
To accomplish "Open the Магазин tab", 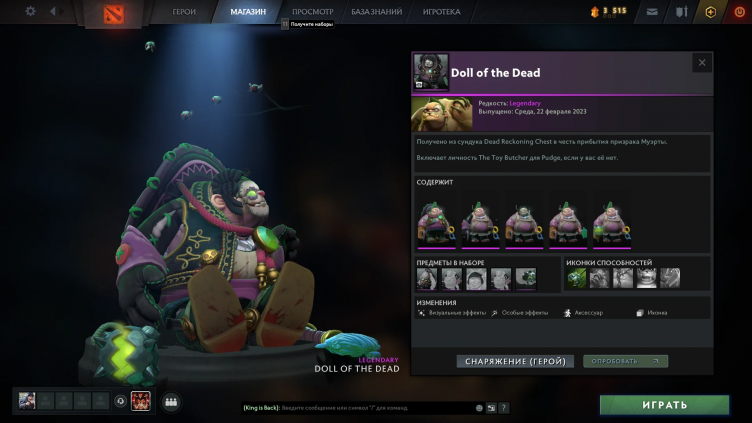I will pyautogui.click(x=248, y=12).
